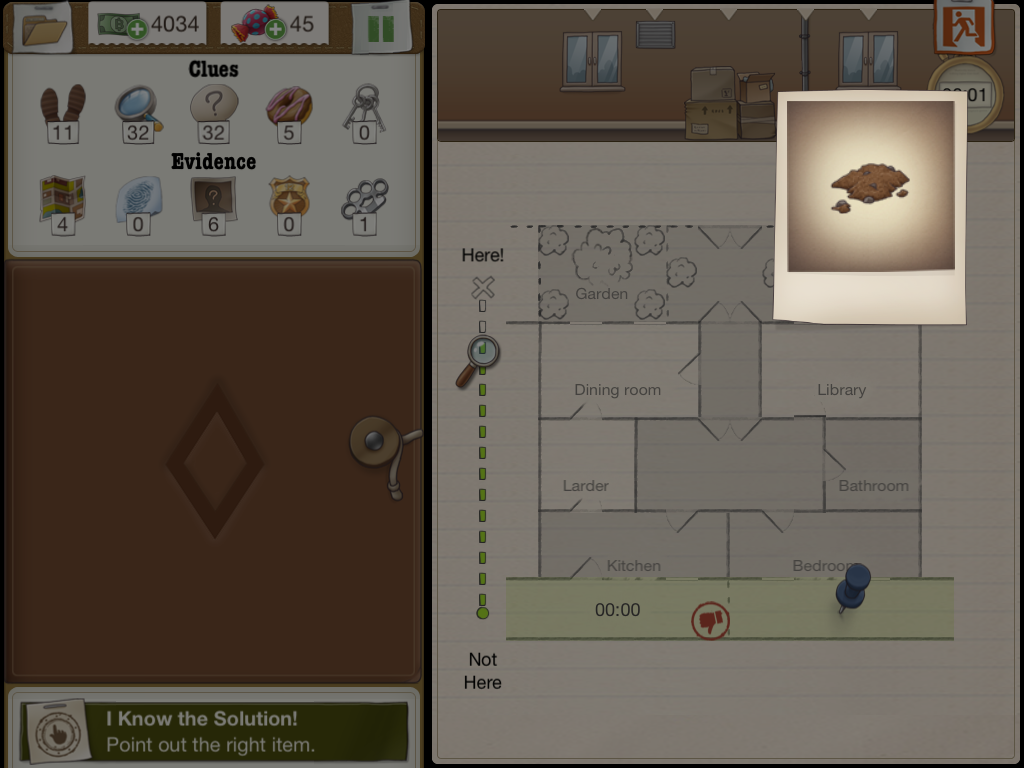Screen dimensions: 1024x768
Task: Pause the game
Action: [x=380, y=27]
